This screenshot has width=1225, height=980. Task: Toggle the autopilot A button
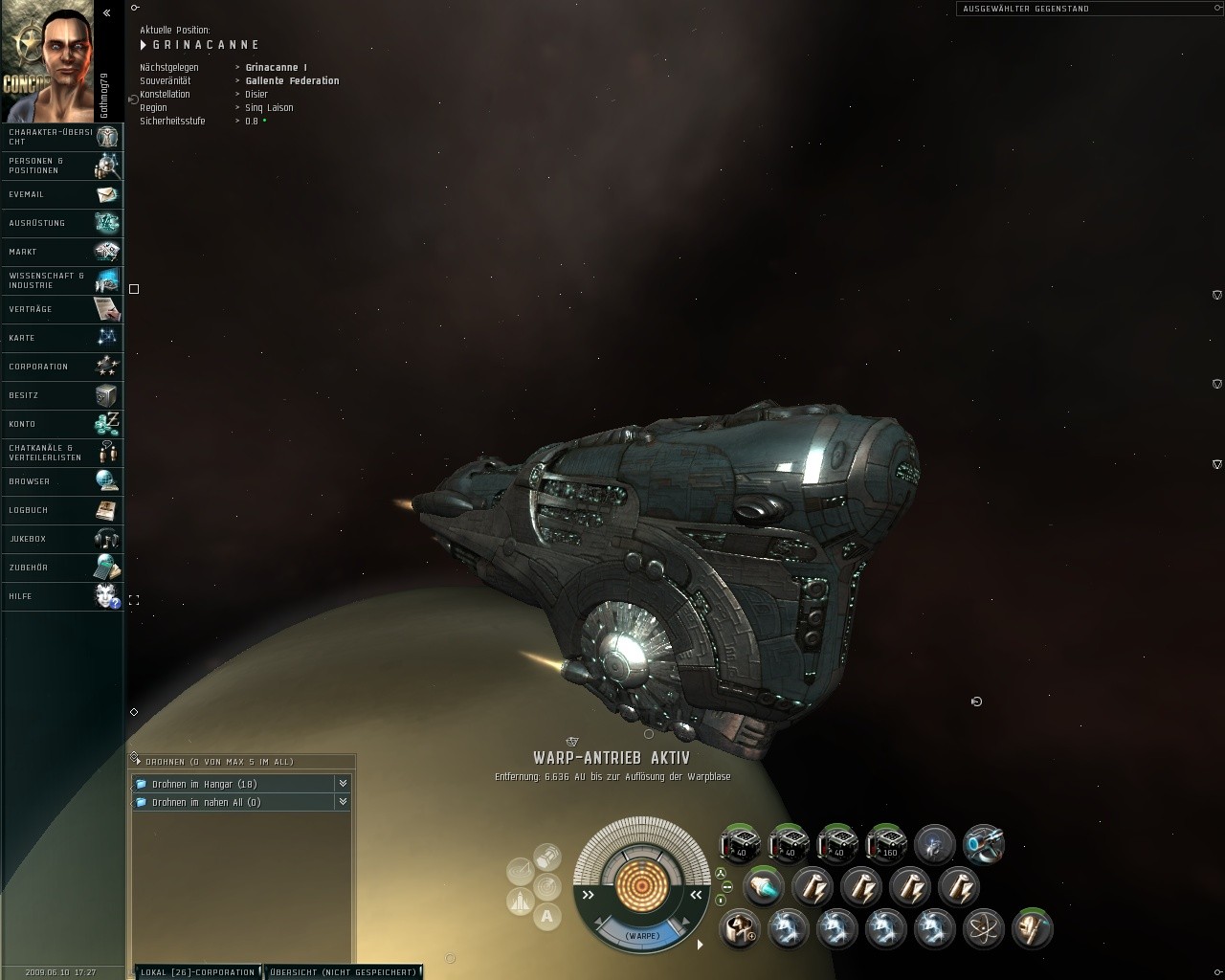[x=547, y=916]
